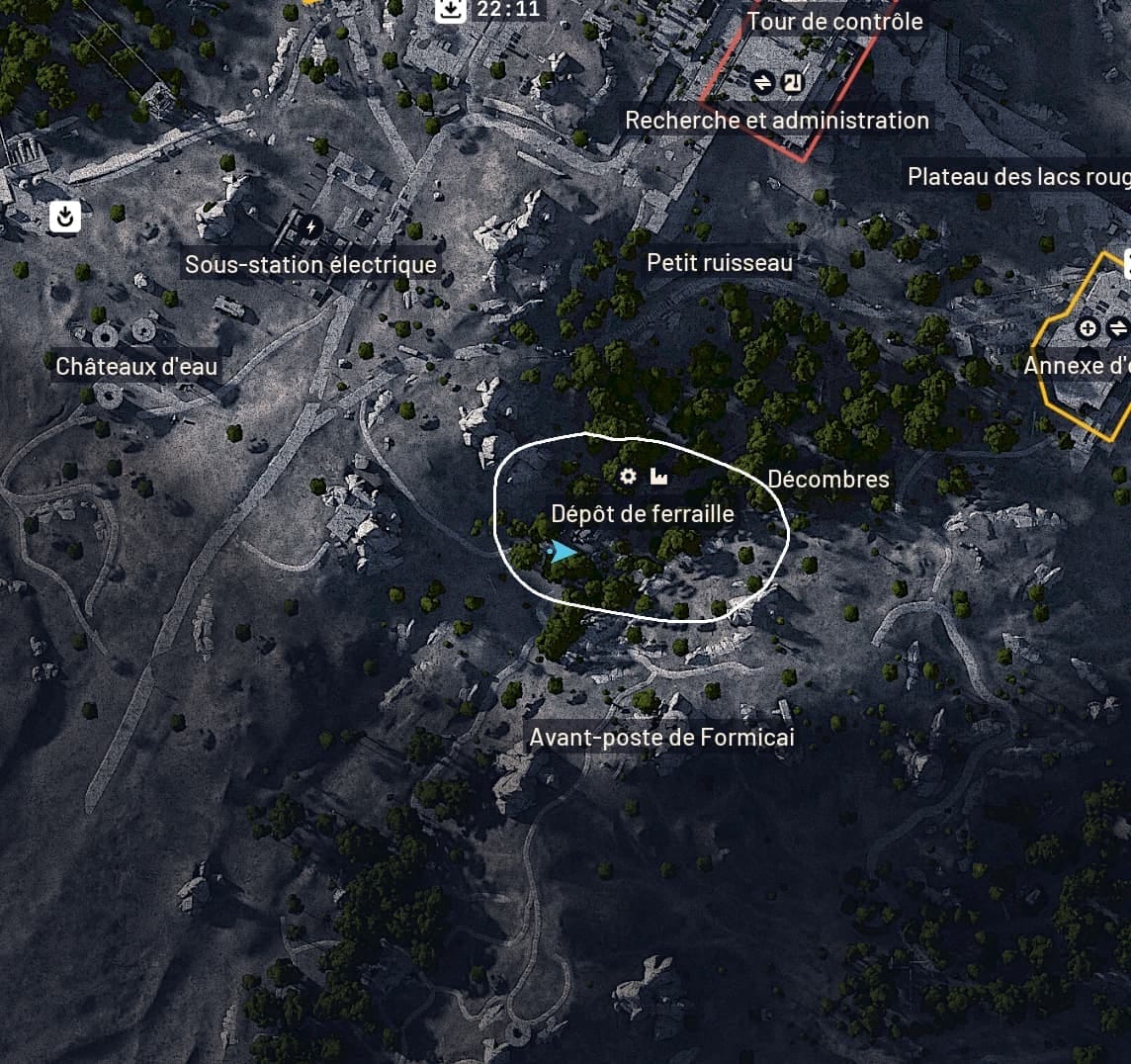
Task: Select the swap arrows icon under Tour de contrôle
Action: coord(762,83)
